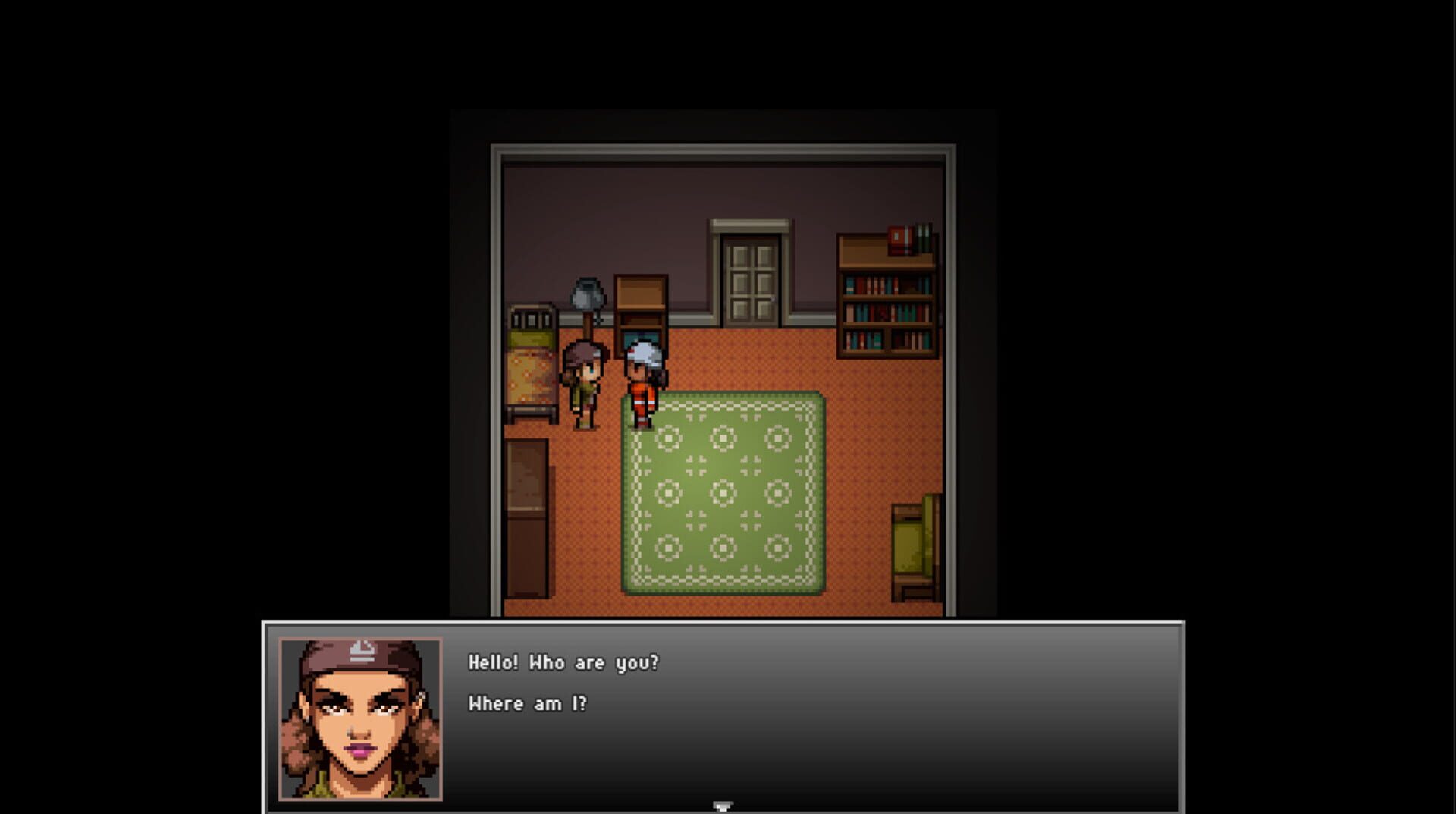Click the dialogue line 'Where am I?'
Image resolution: width=1456 pixels, height=814 pixels.
point(529,703)
